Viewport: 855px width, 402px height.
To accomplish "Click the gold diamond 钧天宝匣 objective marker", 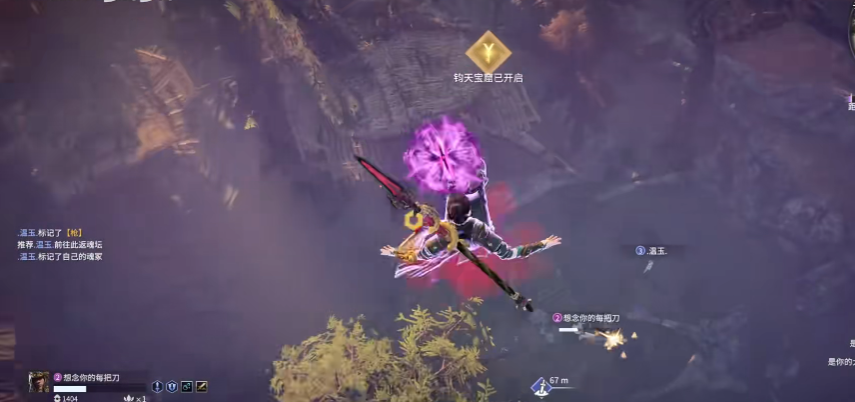I will point(488,50).
